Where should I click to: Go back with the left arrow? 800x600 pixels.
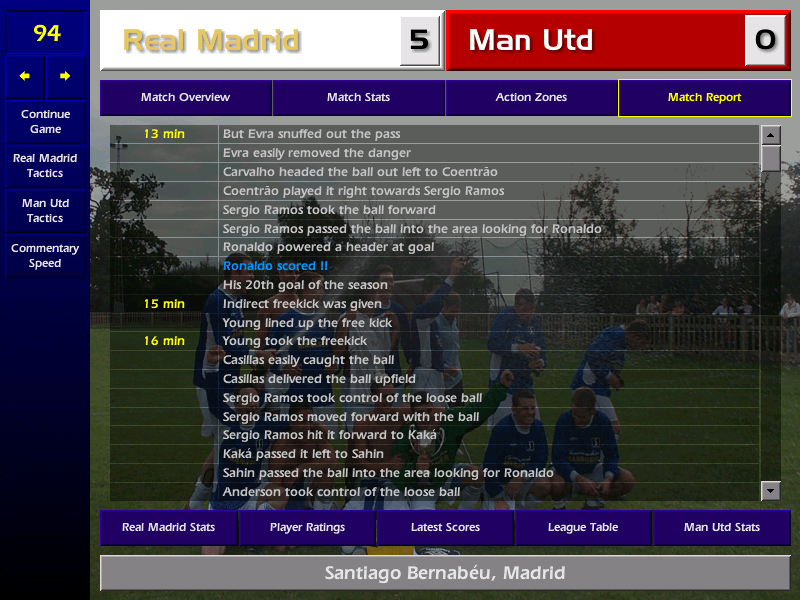click(25, 76)
